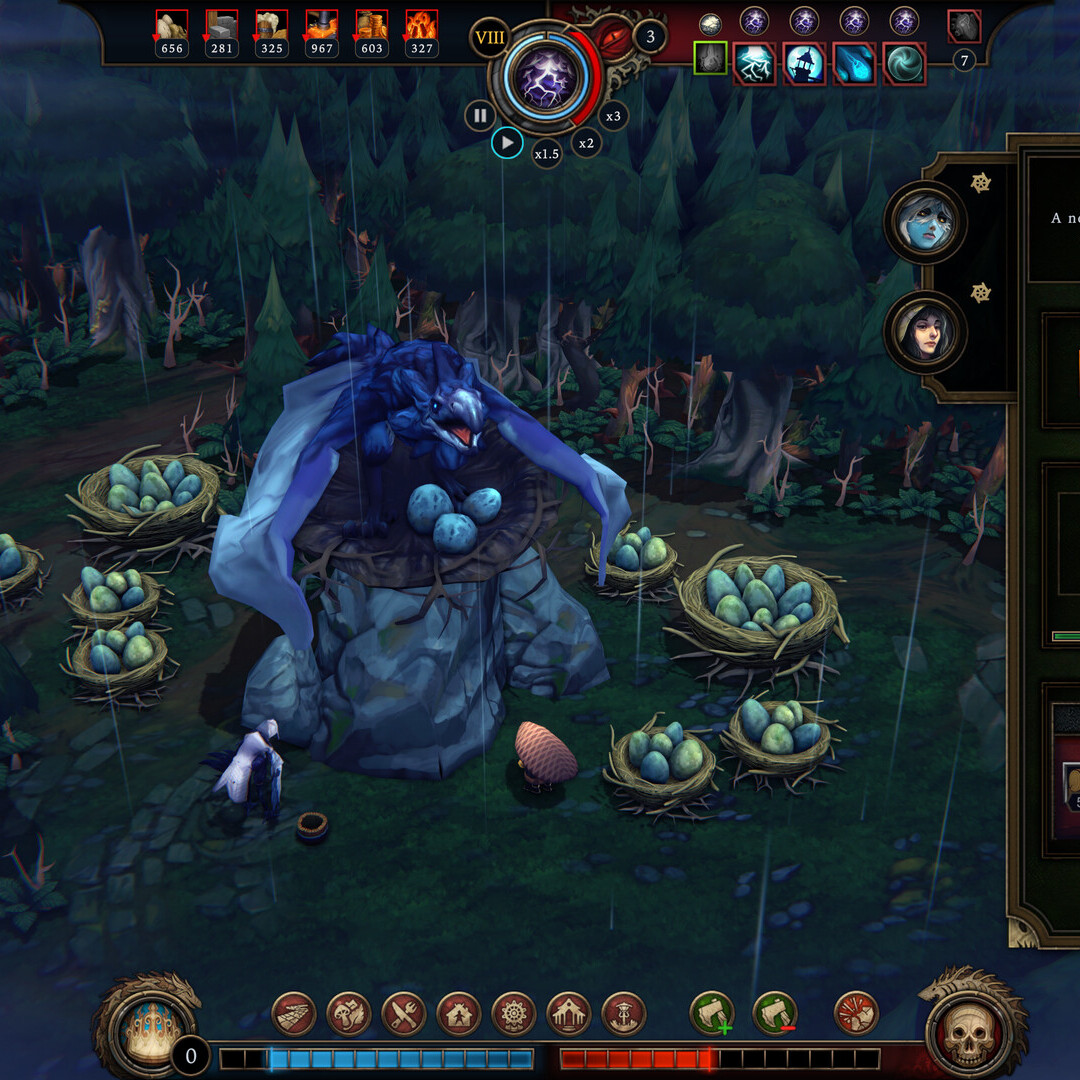The width and height of the screenshot is (1080, 1080).
Task: Set game speed to x2
Action: tap(586, 143)
